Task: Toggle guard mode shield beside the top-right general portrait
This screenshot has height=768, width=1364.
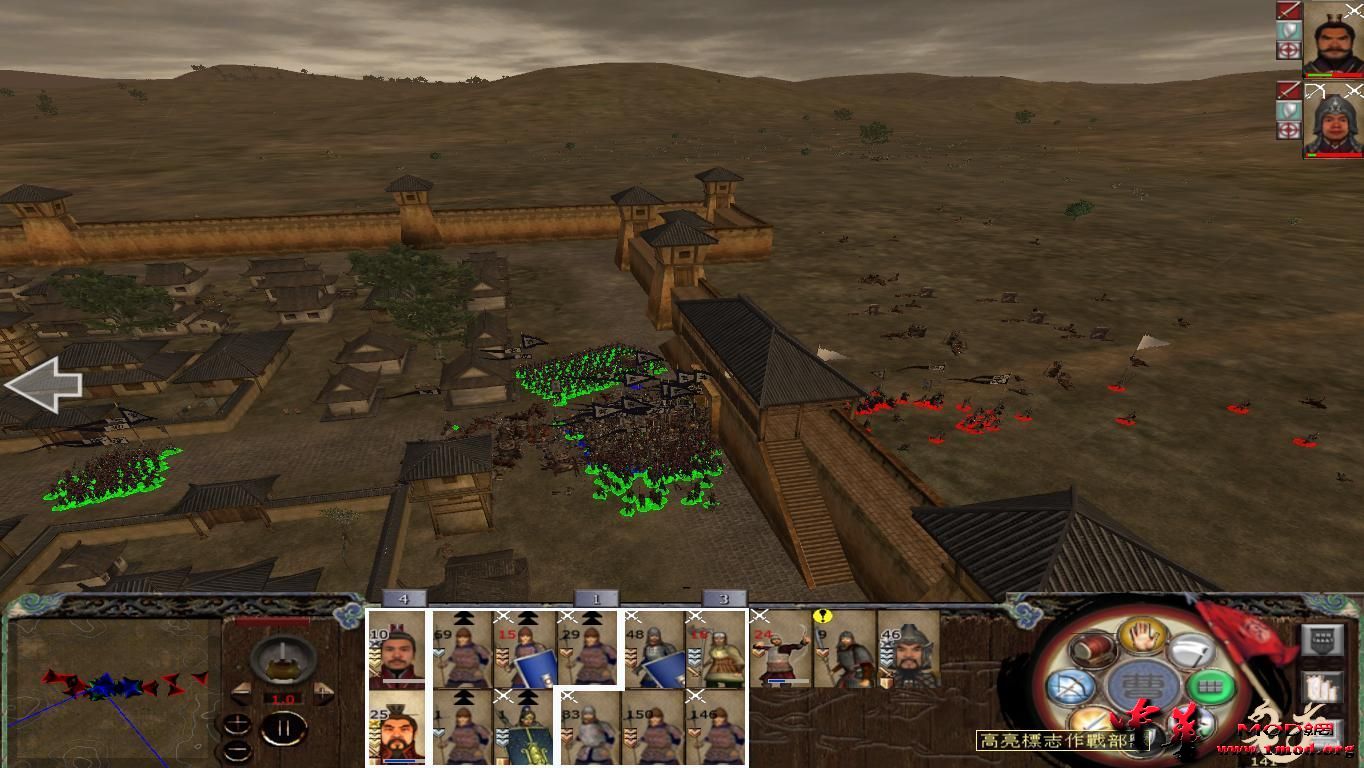Action: pos(1289,30)
